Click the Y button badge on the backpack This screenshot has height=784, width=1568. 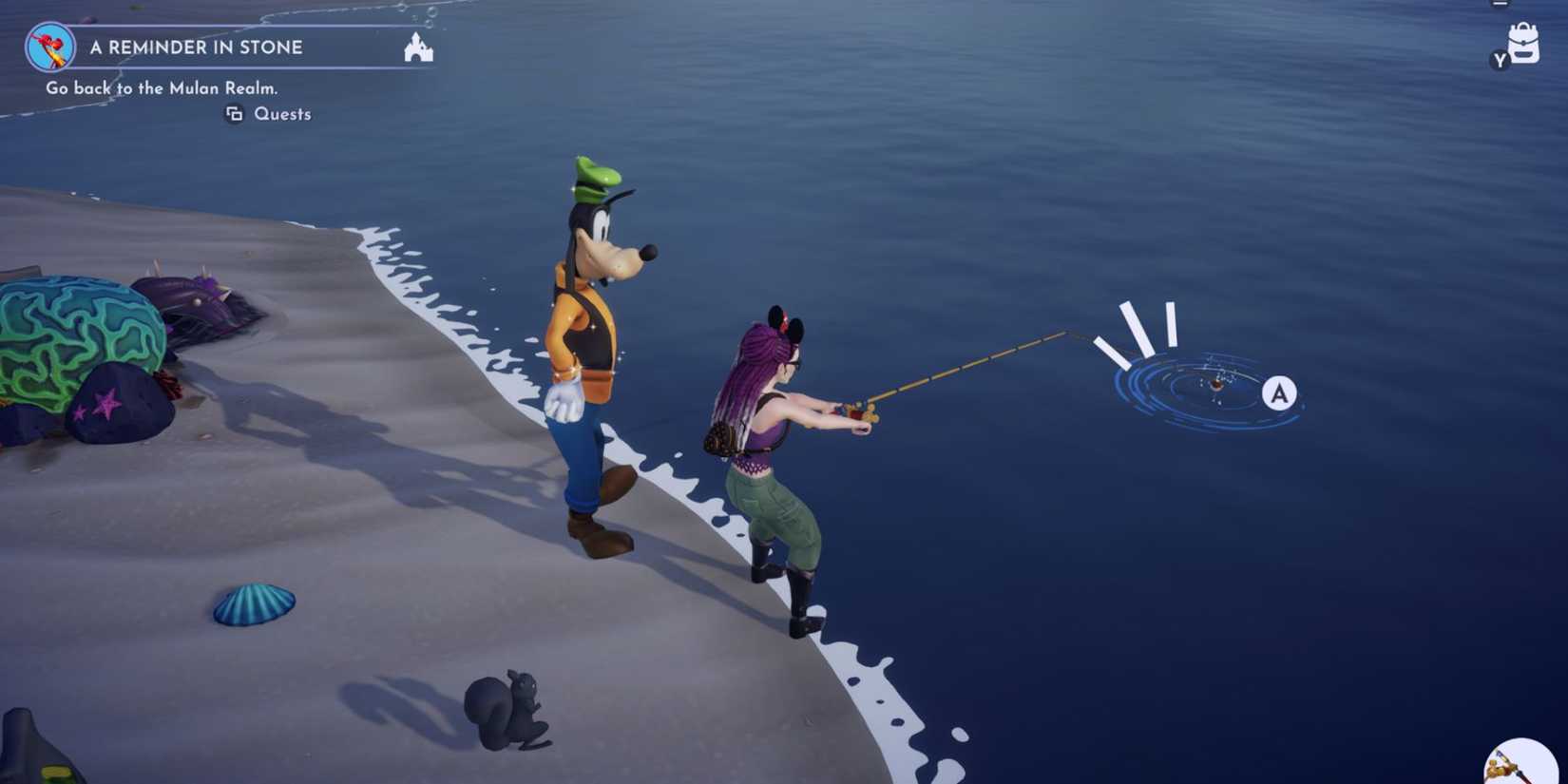click(1499, 62)
